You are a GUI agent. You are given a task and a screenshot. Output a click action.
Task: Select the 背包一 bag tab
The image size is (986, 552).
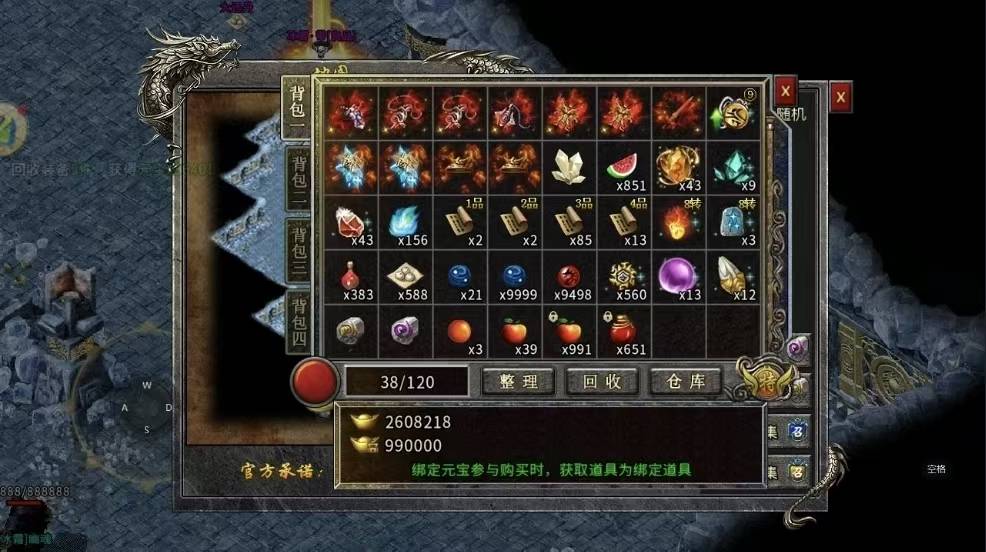(298, 109)
